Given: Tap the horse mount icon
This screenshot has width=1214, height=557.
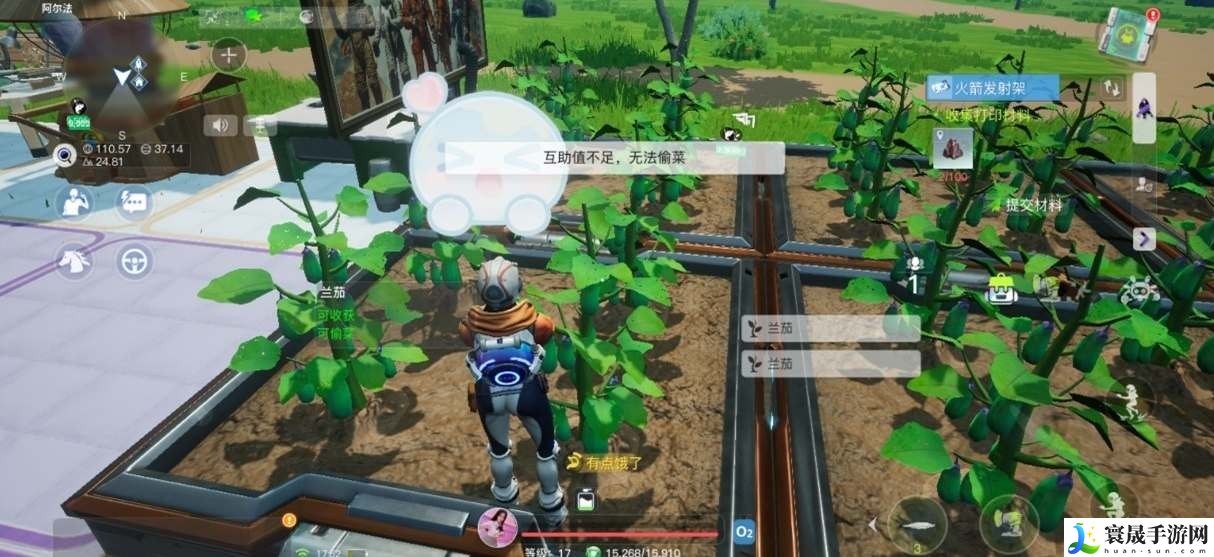Looking at the screenshot, I should coord(73,261).
